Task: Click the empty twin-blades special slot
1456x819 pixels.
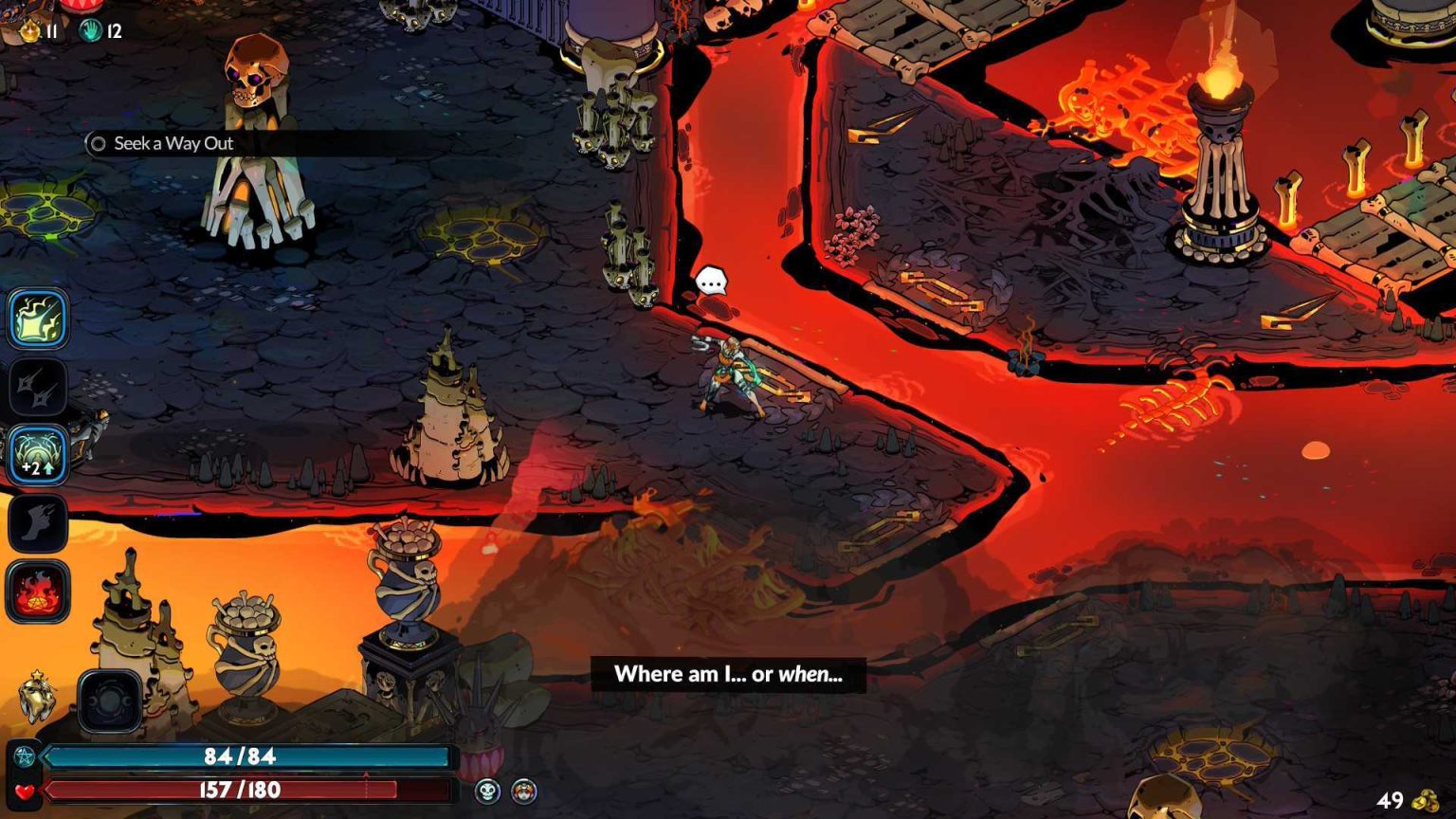Action: (38, 387)
